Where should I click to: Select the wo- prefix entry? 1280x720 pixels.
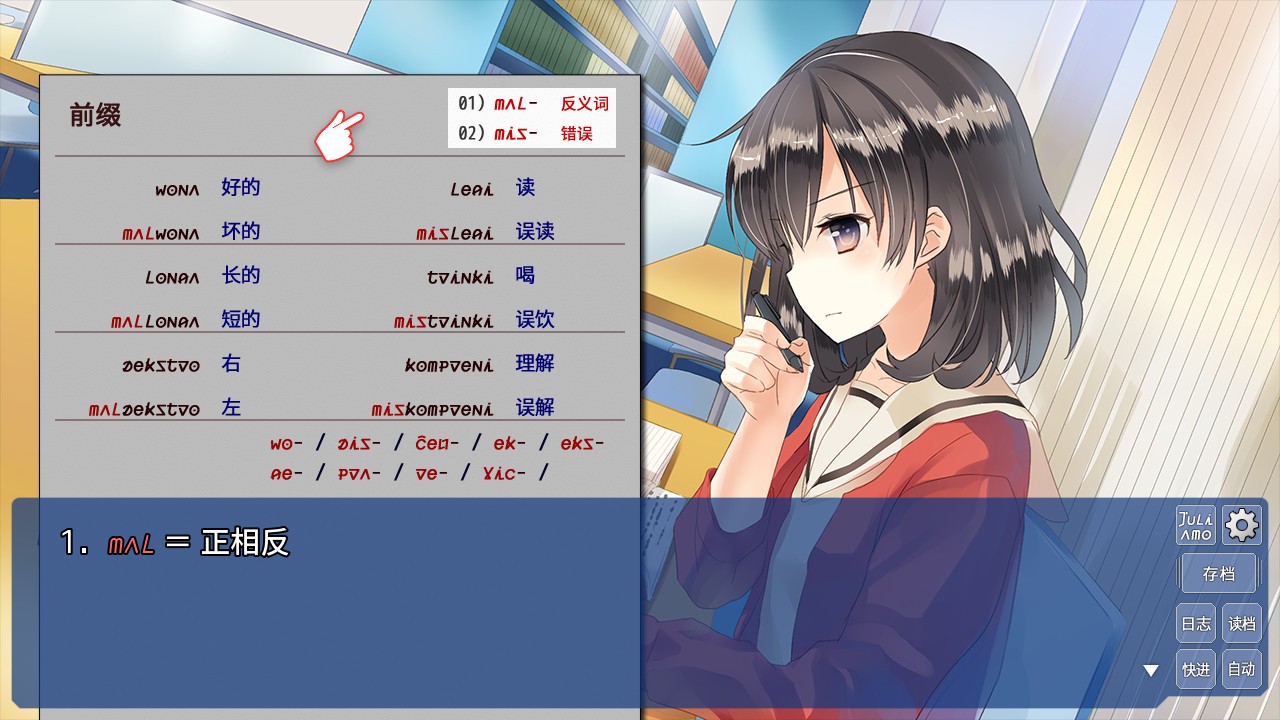click(287, 443)
